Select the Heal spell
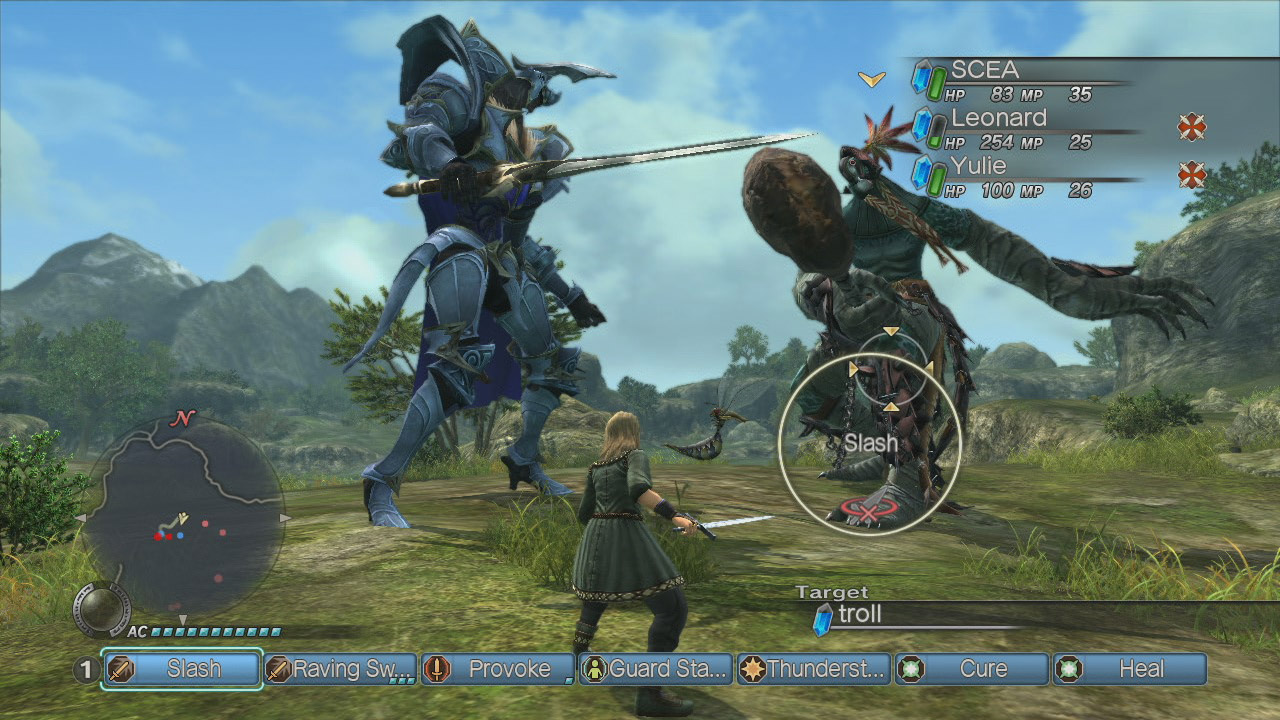1280x720 pixels. (1130, 669)
